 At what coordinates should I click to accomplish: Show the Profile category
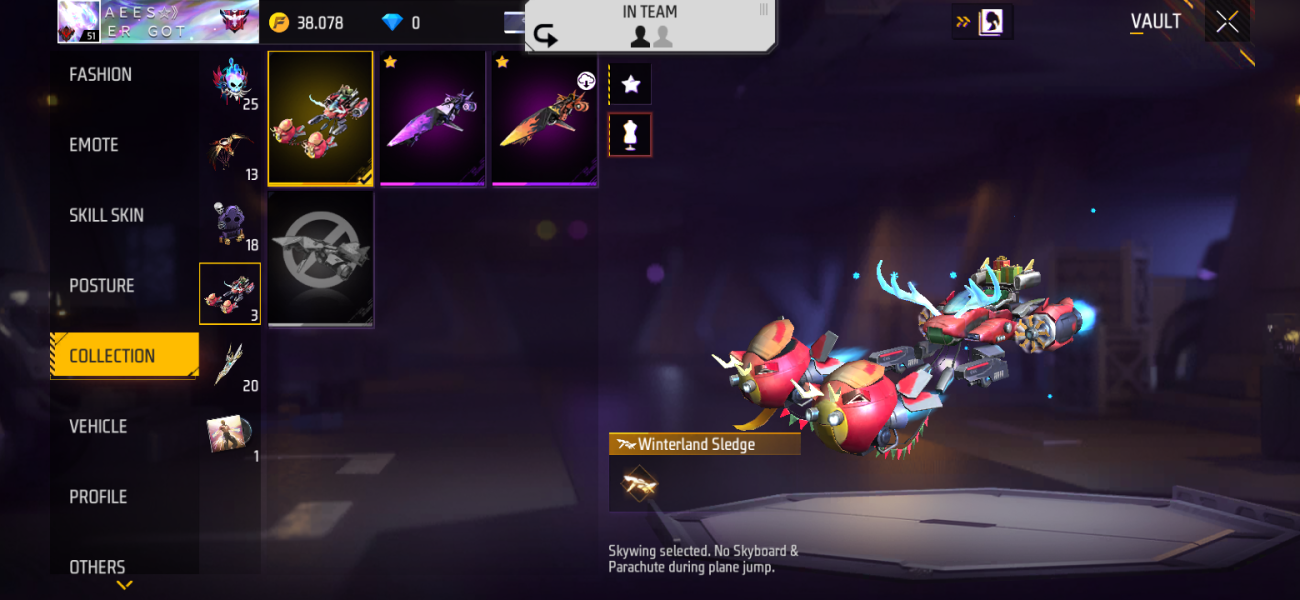coord(98,497)
